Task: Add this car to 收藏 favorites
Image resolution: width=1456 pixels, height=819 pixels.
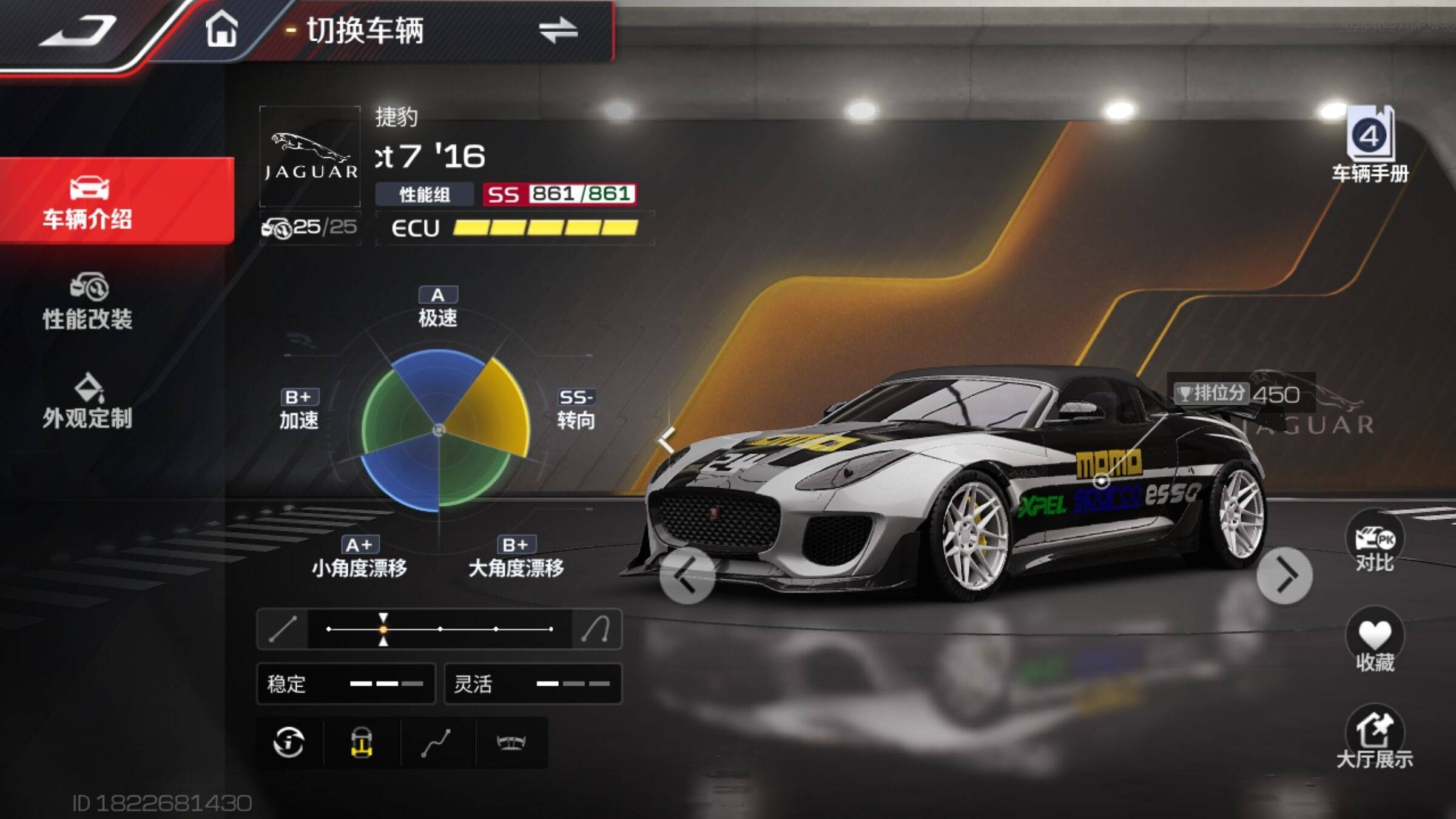Action: pos(1374,642)
